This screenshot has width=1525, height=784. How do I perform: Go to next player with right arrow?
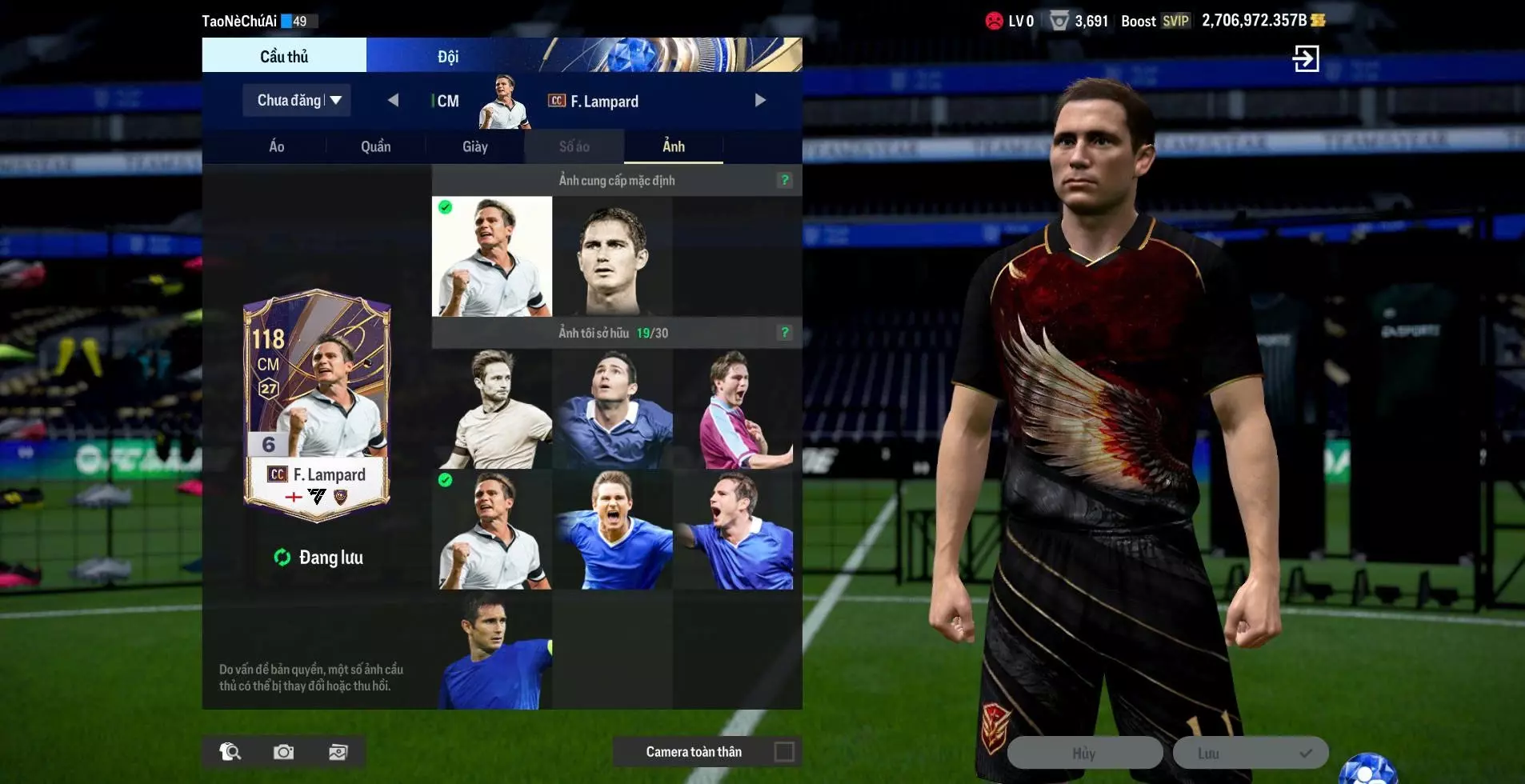click(x=760, y=101)
